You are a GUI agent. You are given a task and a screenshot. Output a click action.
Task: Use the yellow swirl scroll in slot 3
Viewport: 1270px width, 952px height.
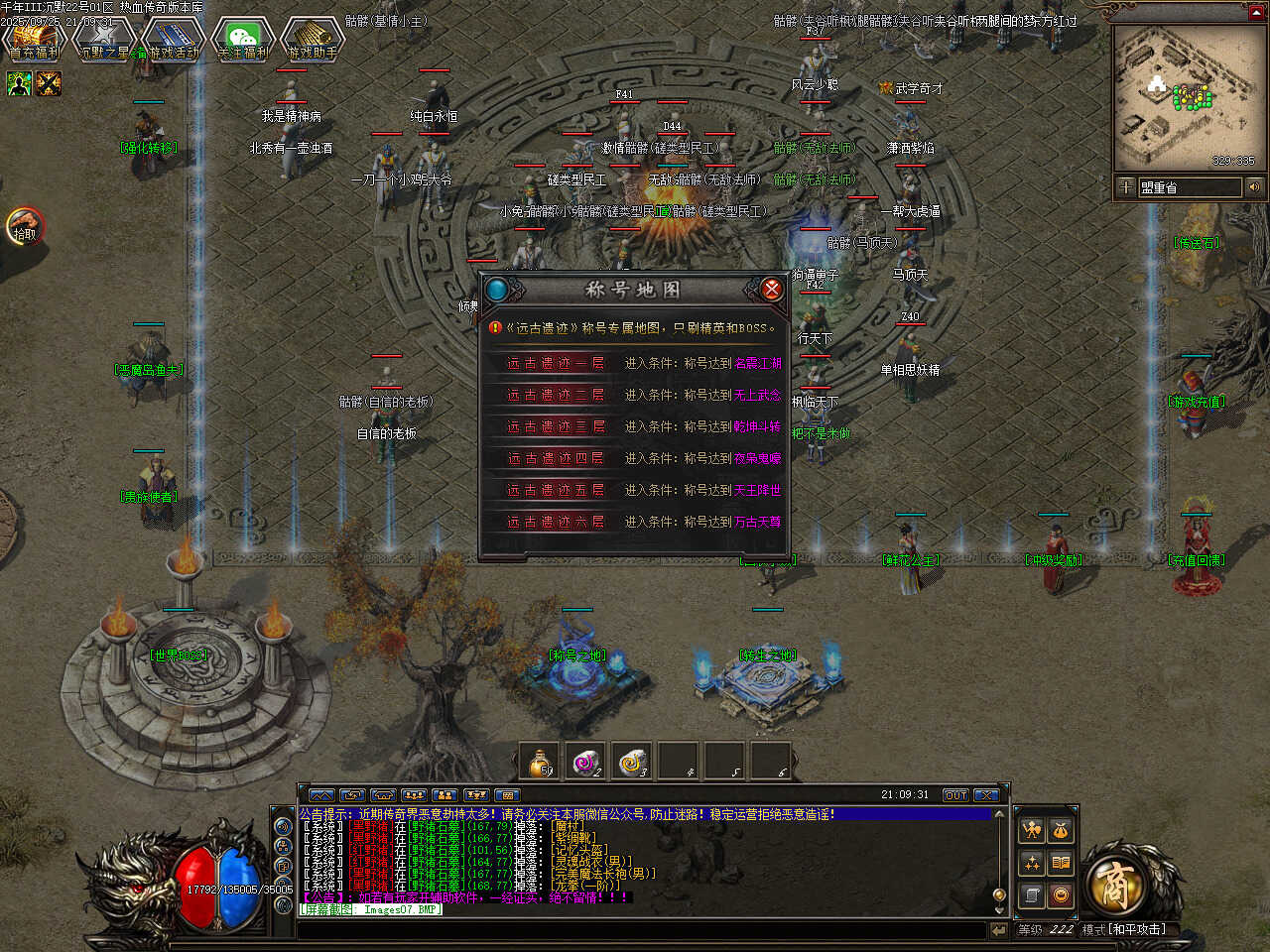tap(632, 762)
